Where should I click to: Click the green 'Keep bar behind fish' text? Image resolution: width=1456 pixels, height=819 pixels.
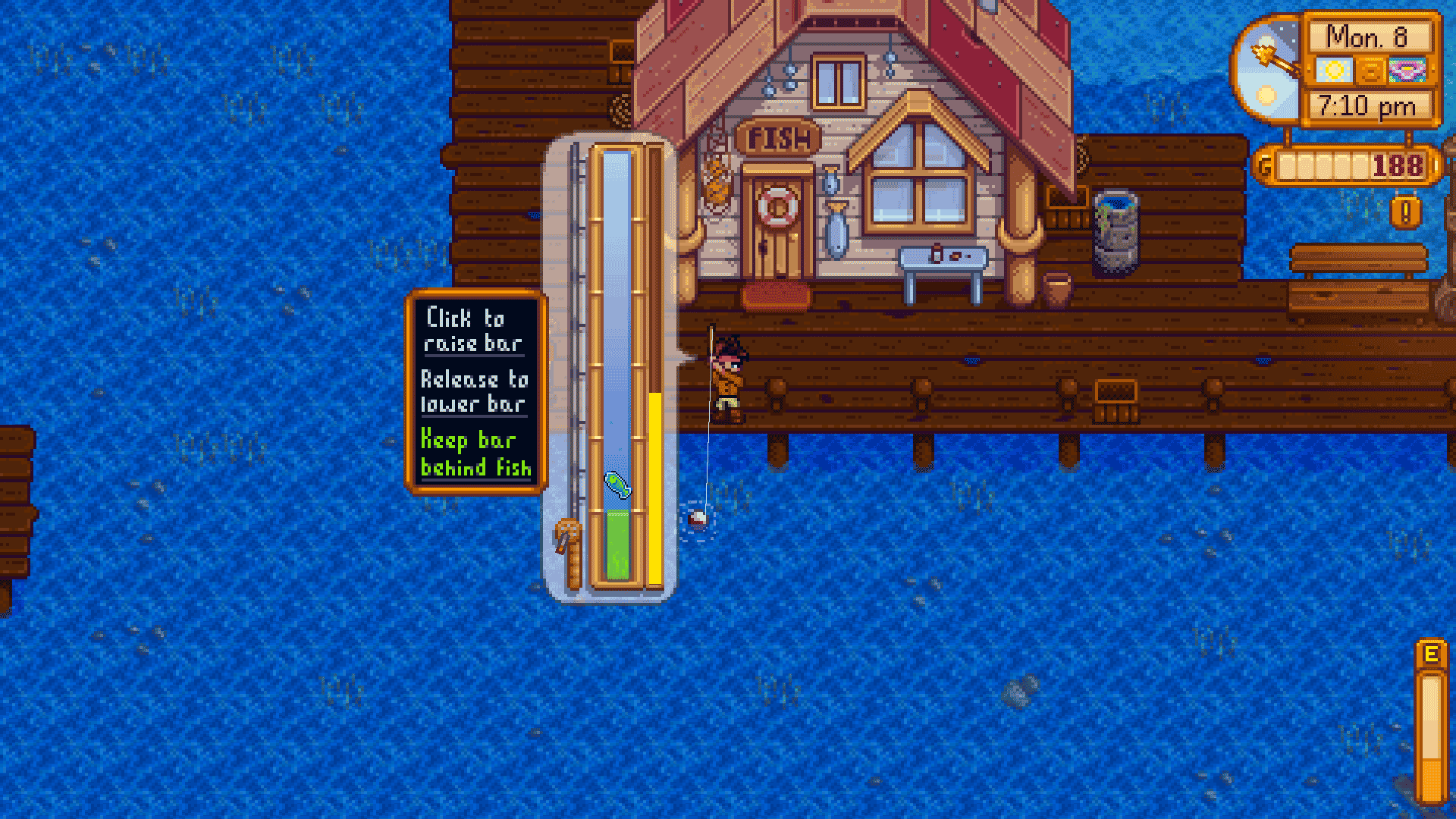click(478, 455)
